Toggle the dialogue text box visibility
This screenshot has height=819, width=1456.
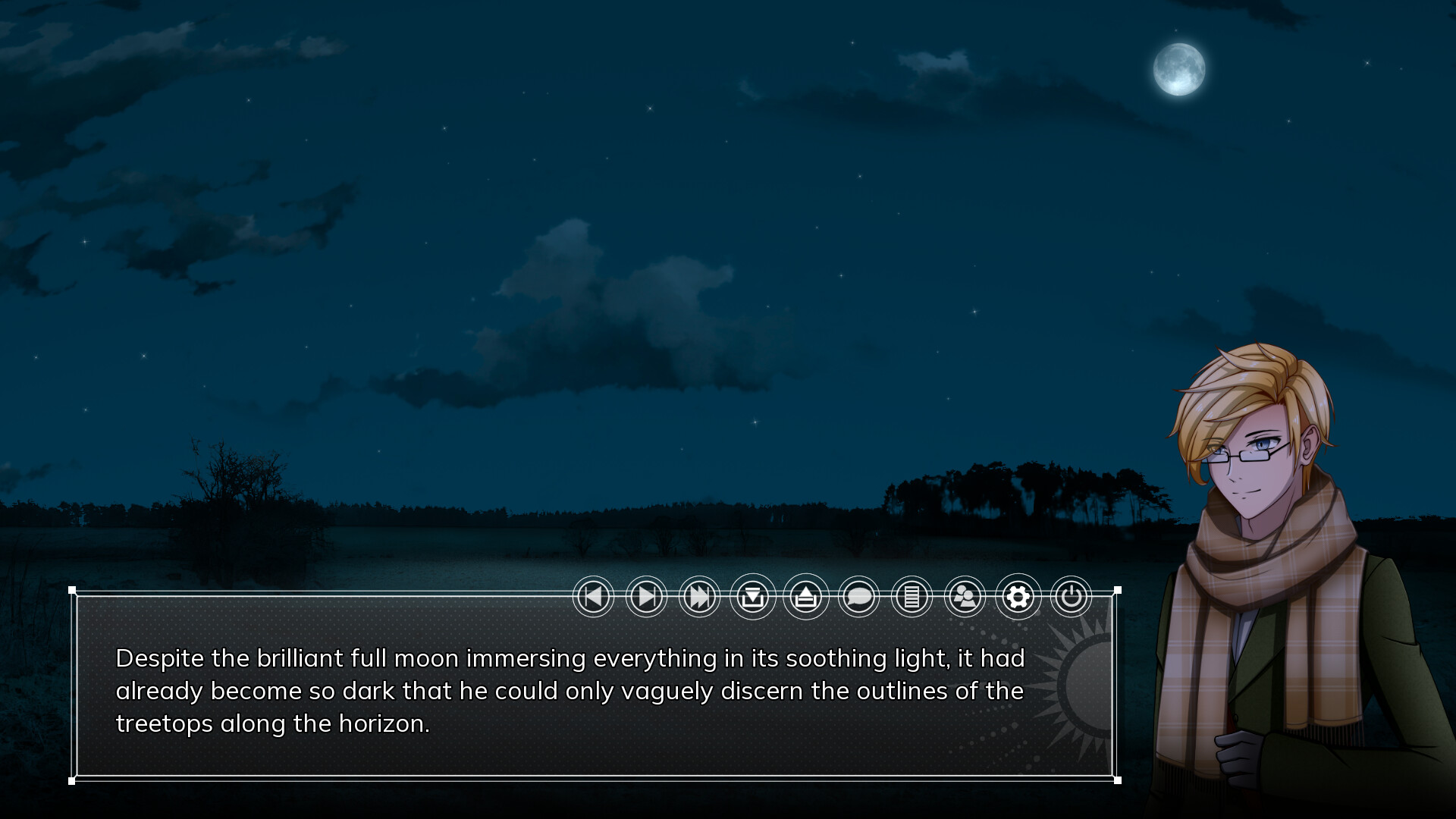click(x=858, y=597)
